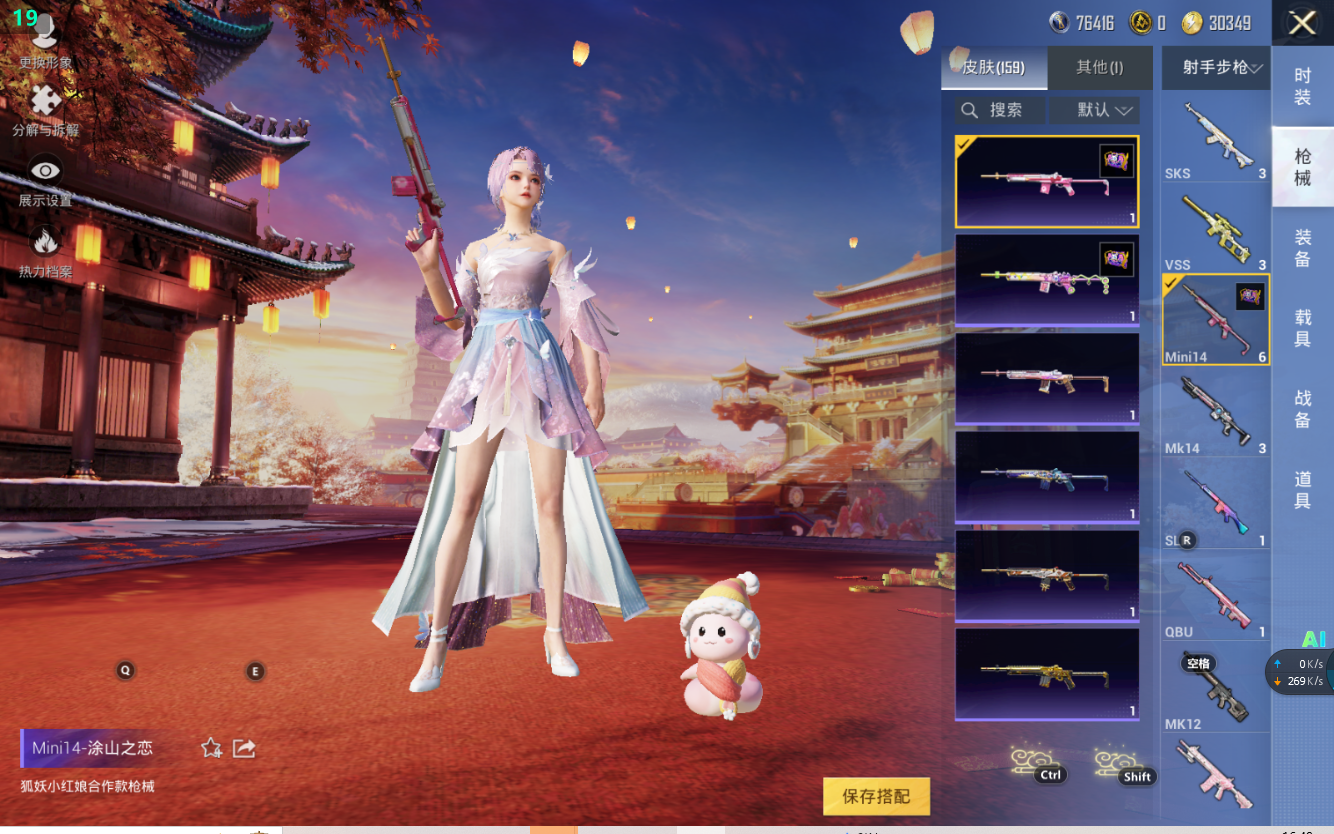Favorite the Mini14-涂山之恋 skin with the star
The image size is (1334, 834).
211,748
